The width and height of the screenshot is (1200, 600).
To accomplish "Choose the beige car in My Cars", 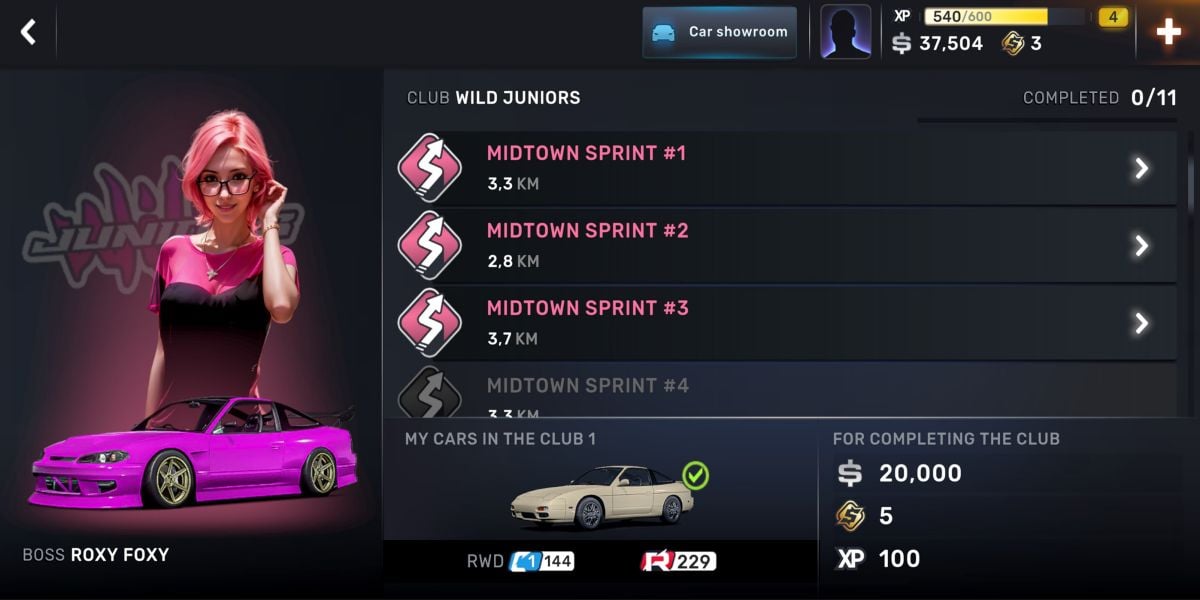I will point(601,496).
